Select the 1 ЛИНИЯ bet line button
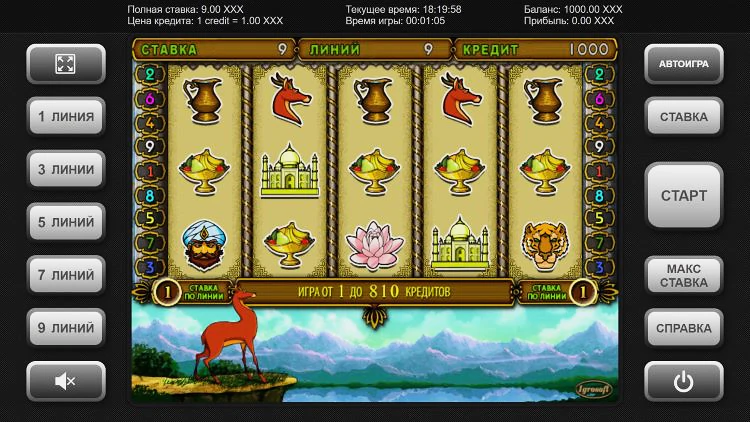This screenshot has height=422, width=750. 66,117
